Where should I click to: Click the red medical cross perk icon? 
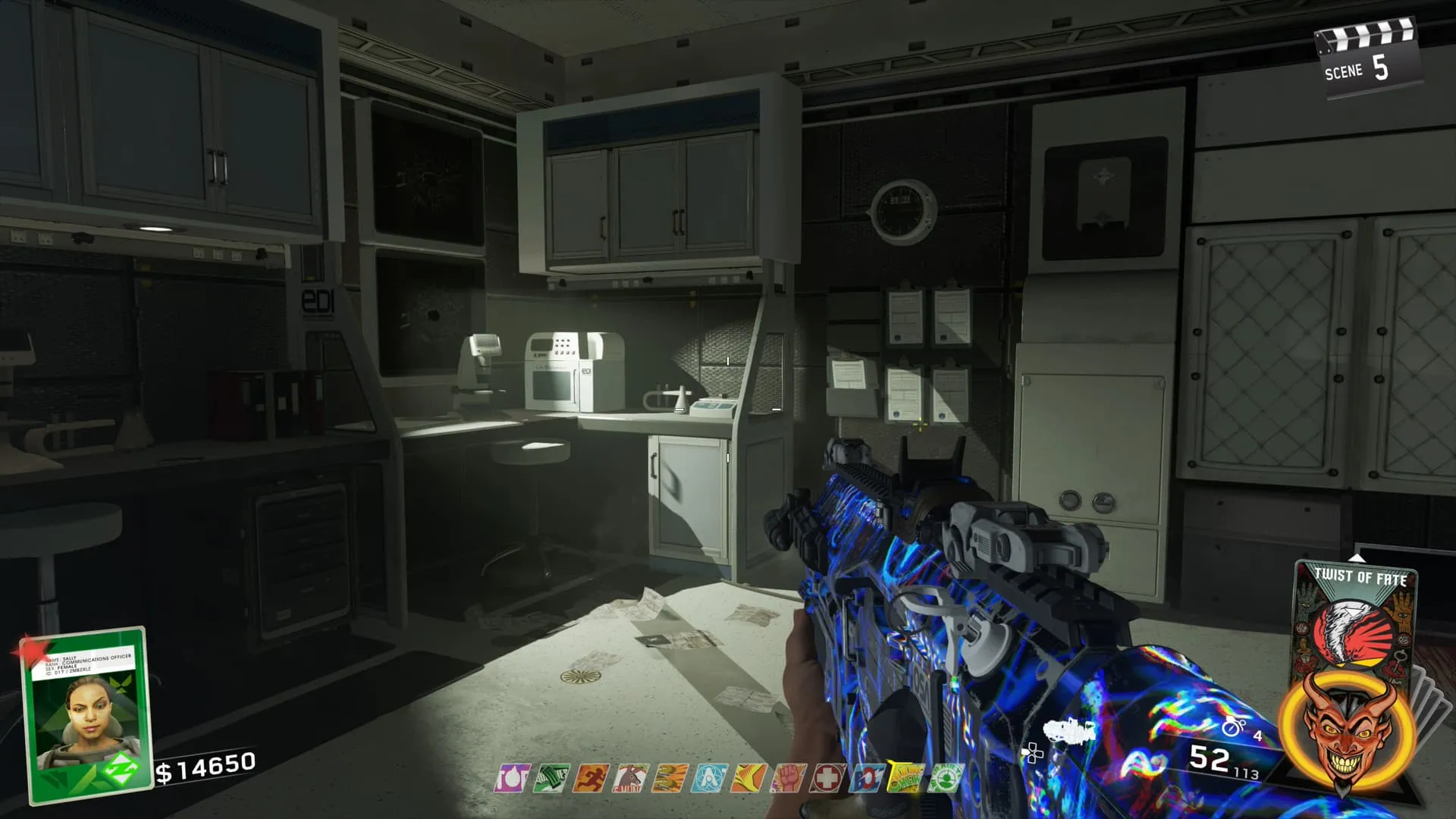pos(827,778)
